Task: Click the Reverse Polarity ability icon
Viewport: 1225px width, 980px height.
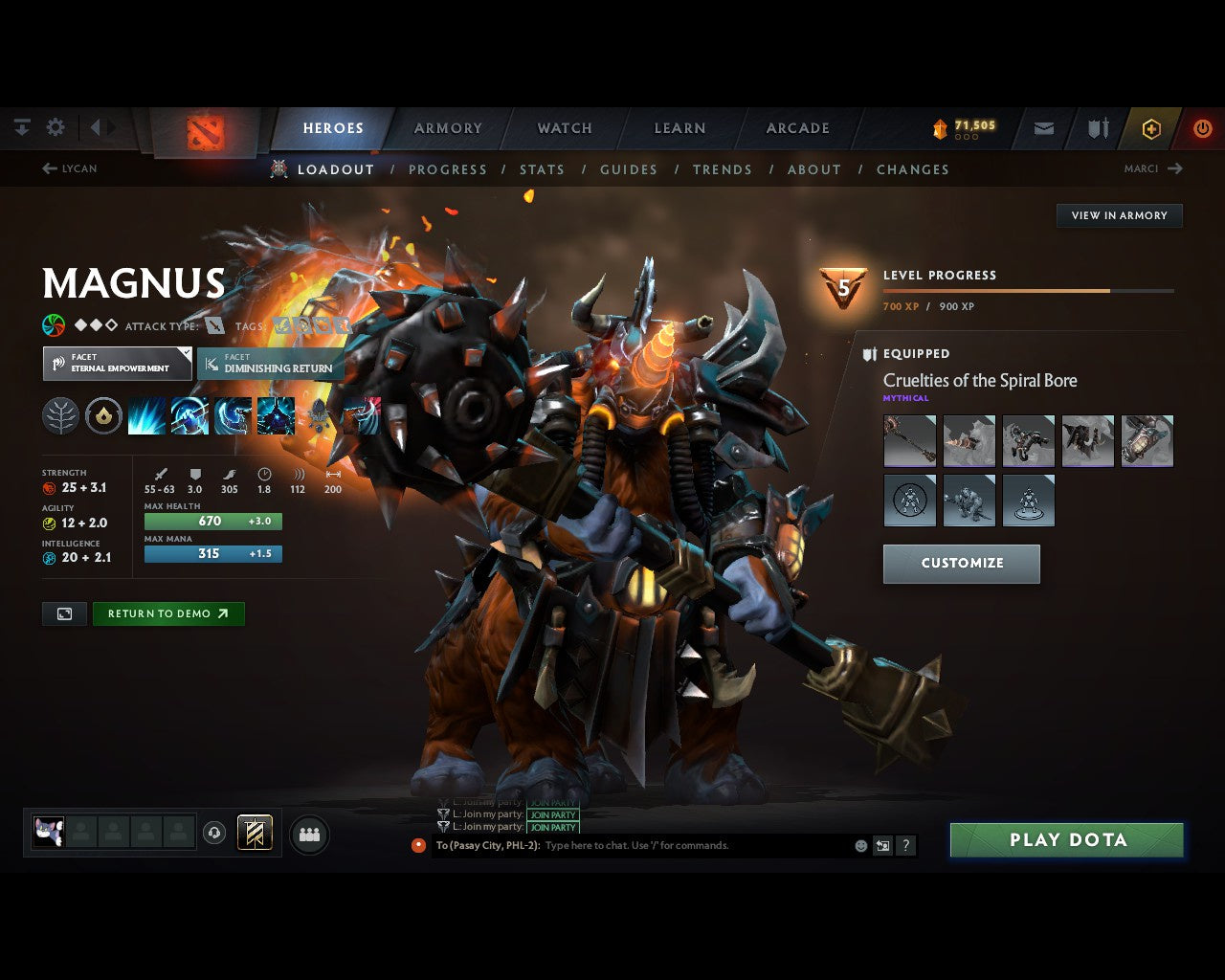Action: (276, 414)
